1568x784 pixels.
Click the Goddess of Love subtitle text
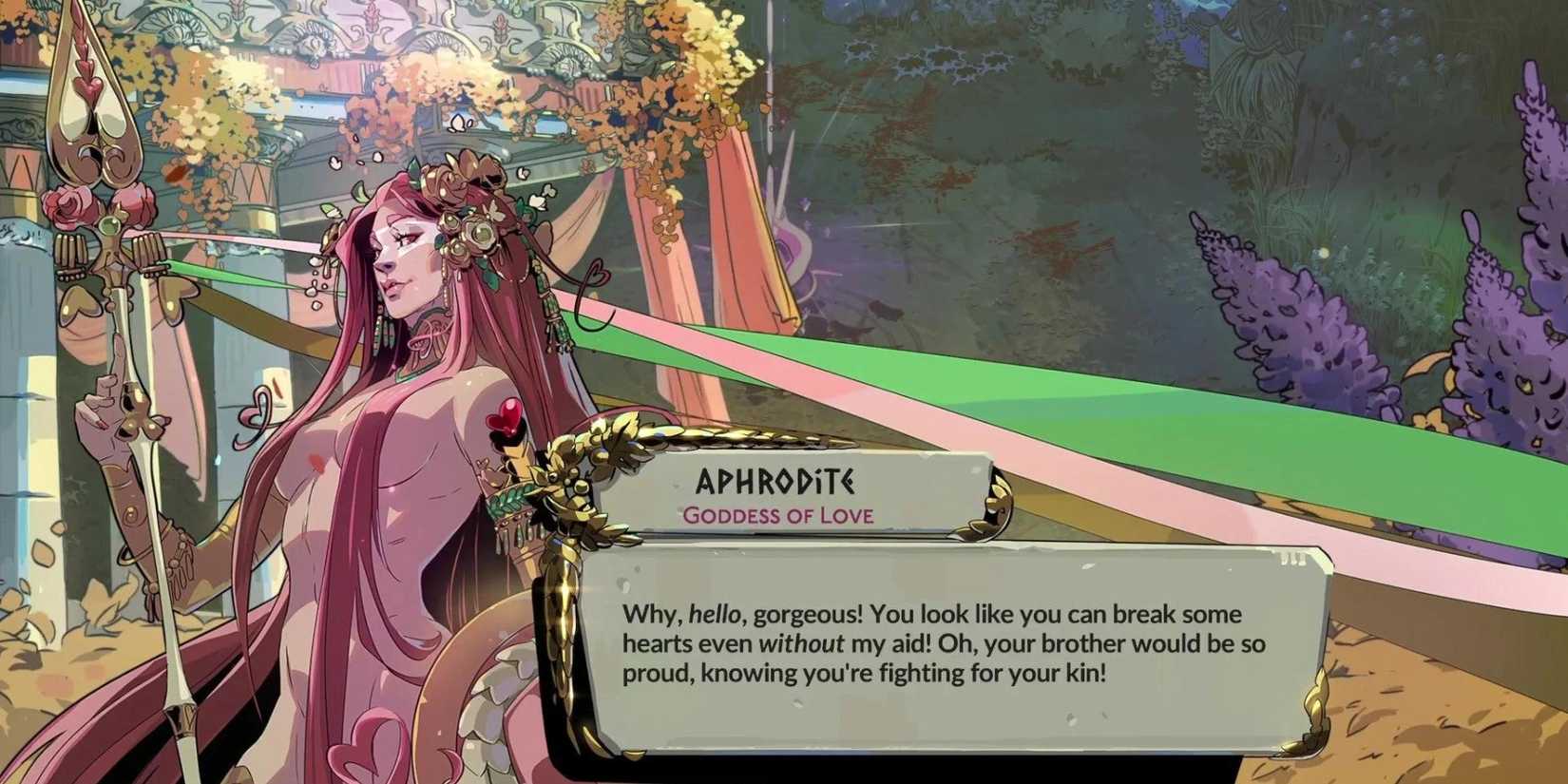coord(777,516)
